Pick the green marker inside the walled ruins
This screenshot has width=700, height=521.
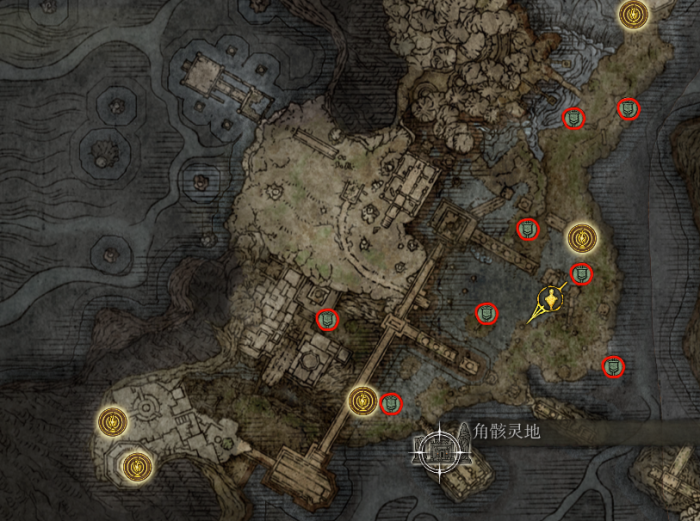pyautogui.click(x=326, y=319)
